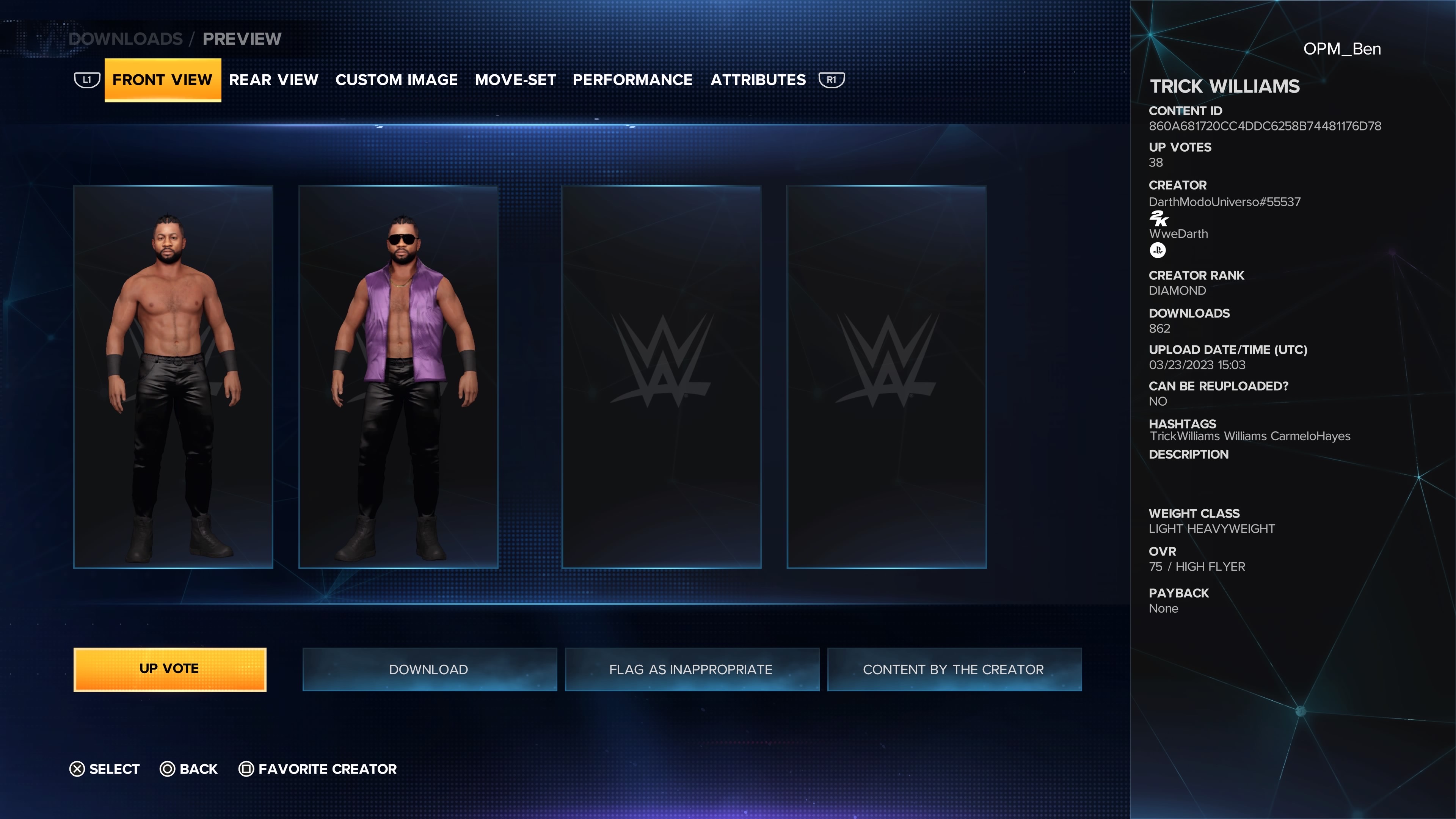The width and height of the screenshot is (1456, 819).
Task: Switch to the Rear View tab
Action: coord(273,80)
